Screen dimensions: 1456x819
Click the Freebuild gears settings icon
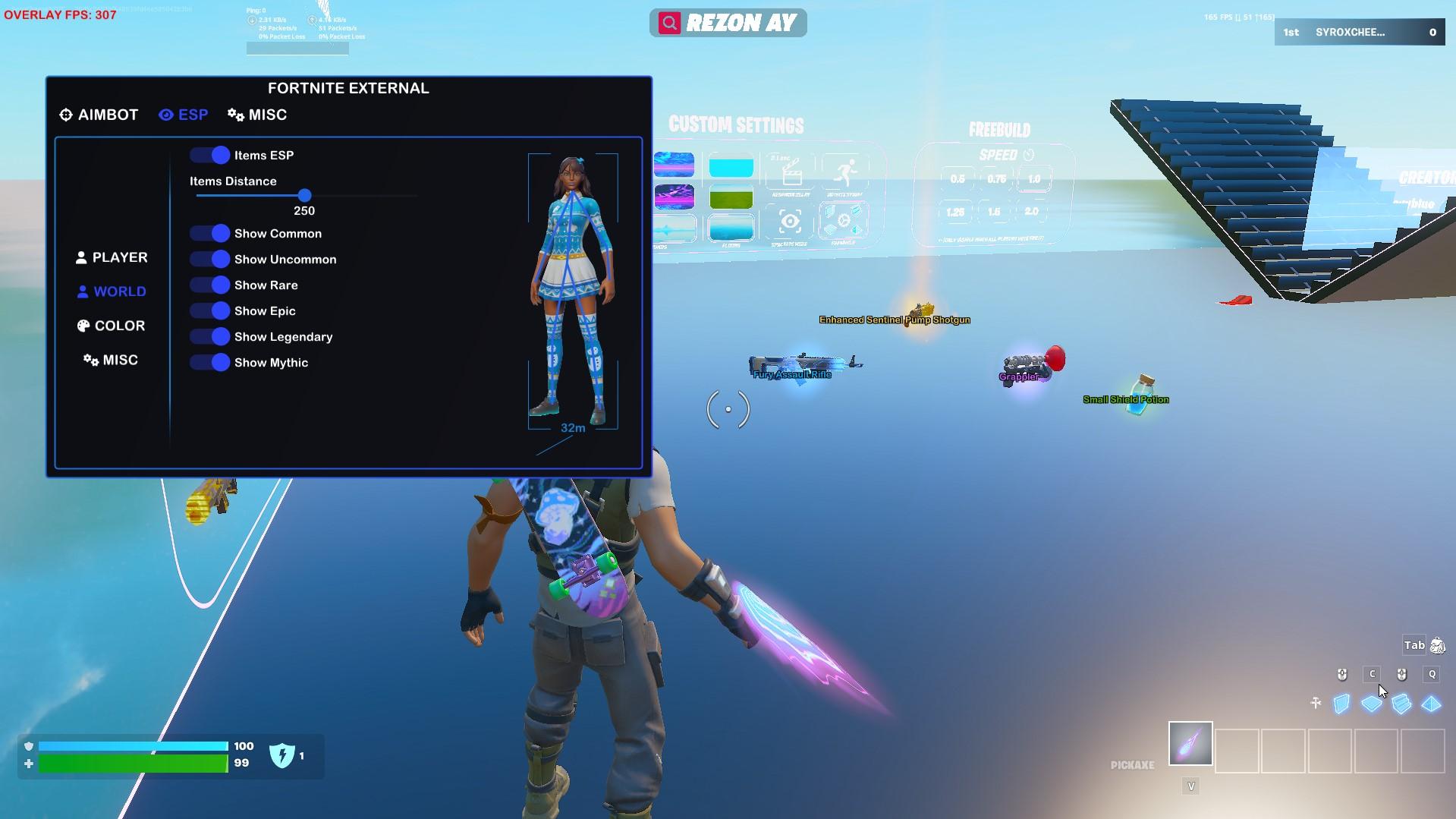point(842,220)
